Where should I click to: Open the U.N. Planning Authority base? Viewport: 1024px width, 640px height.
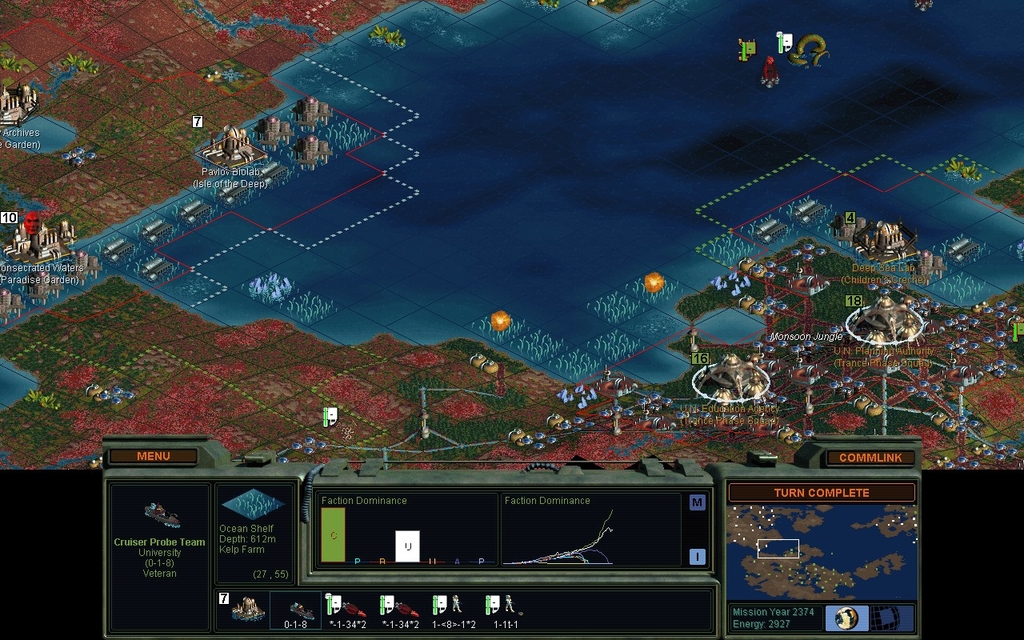(x=885, y=320)
